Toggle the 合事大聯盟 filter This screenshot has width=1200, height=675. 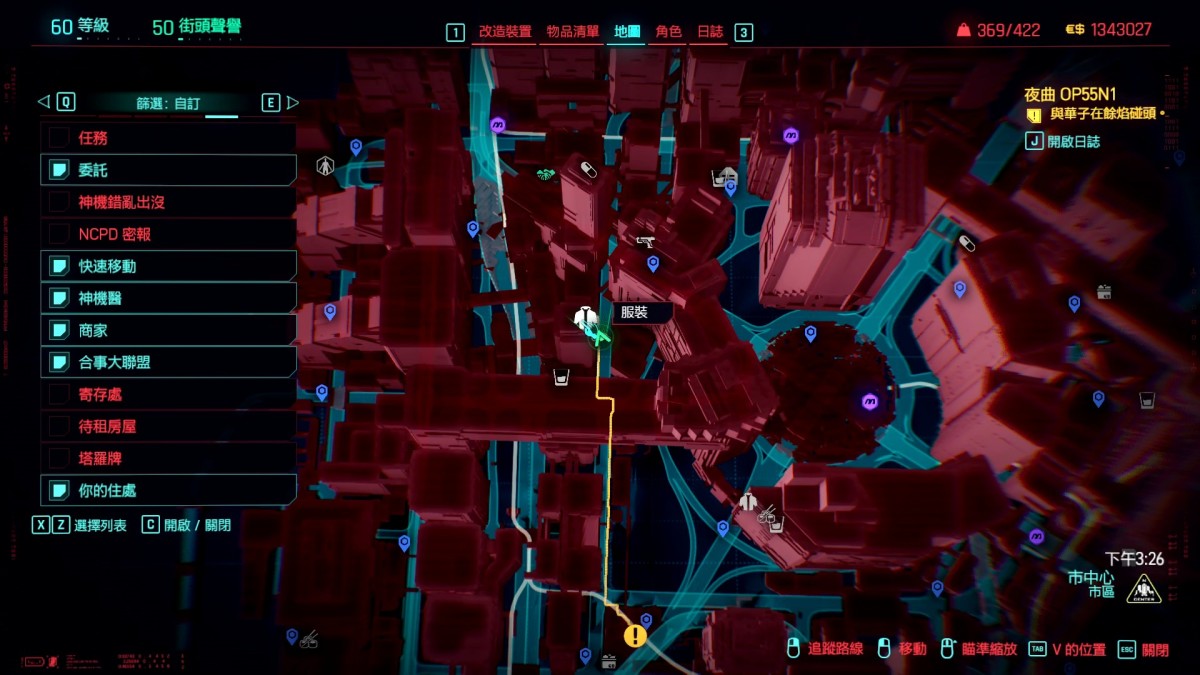[x=168, y=362]
